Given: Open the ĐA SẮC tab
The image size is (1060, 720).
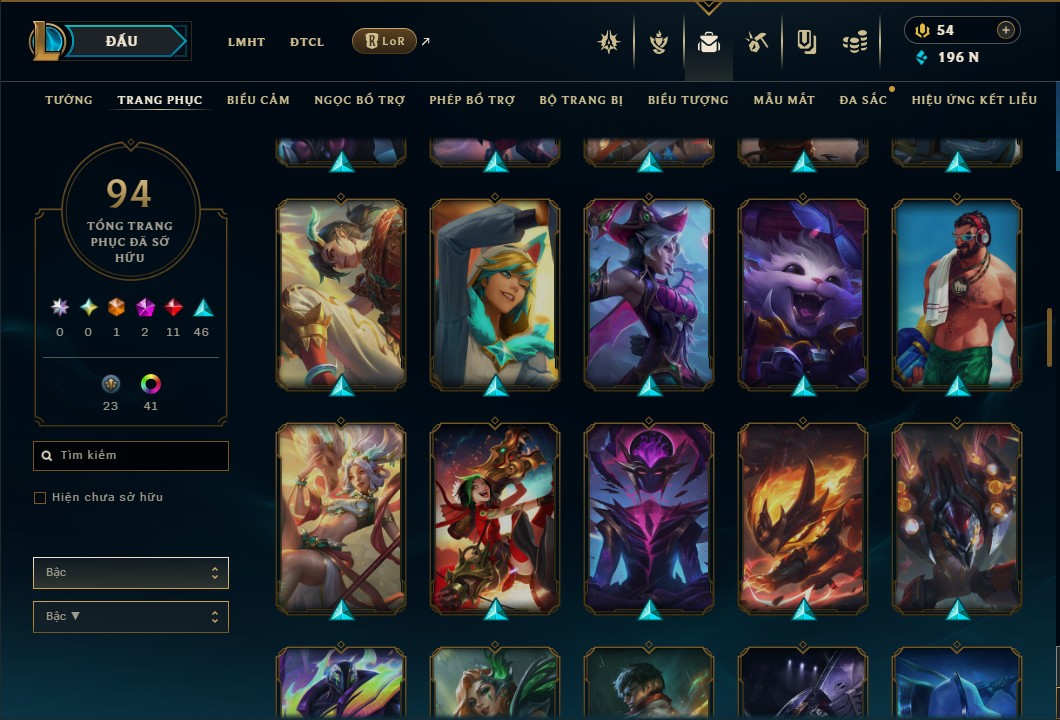Looking at the screenshot, I should click(863, 100).
